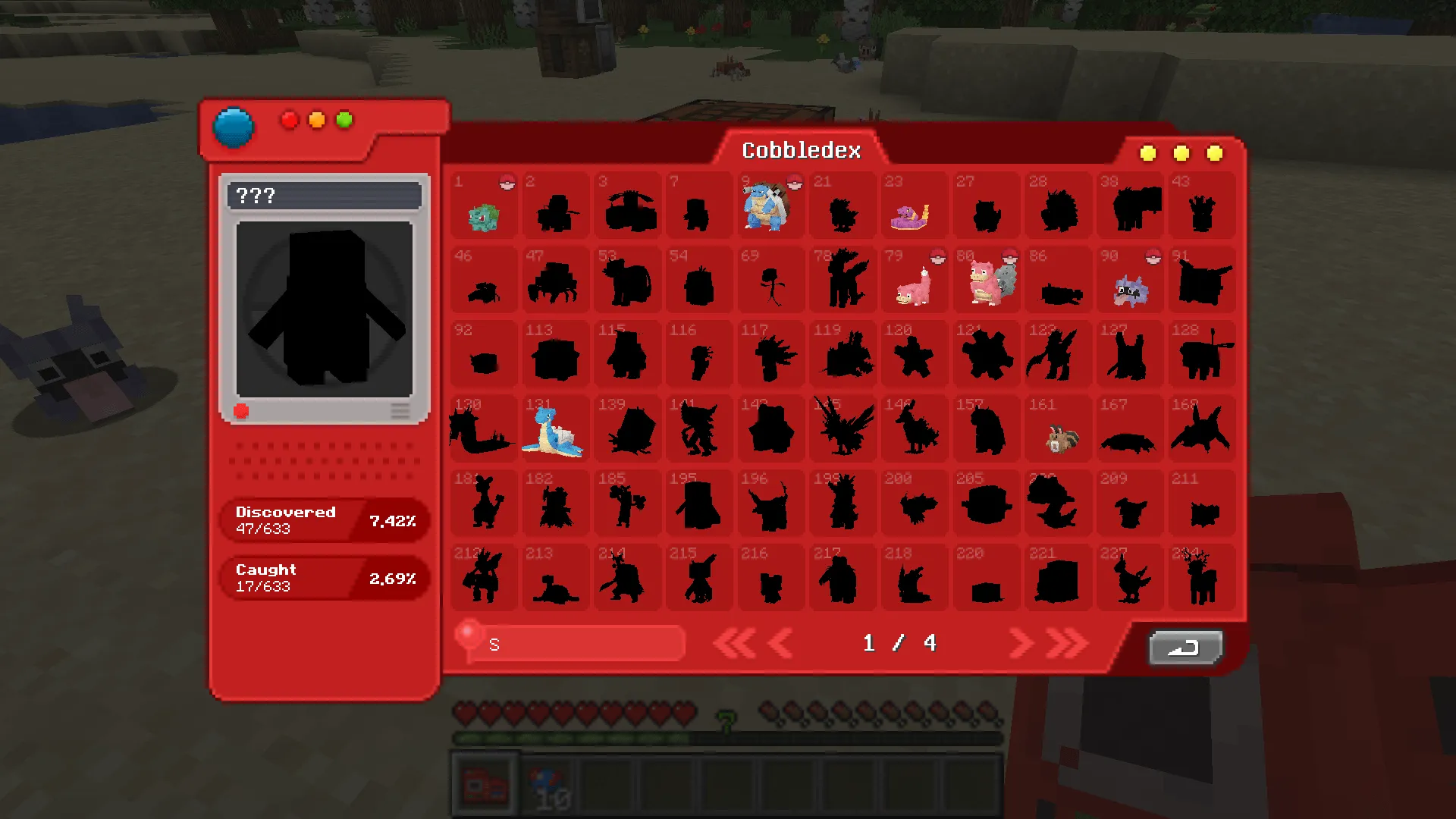This screenshot has height=819, width=1456.
Task: Open the Sentret entry numbered 161
Action: (x=1058, y=432)
